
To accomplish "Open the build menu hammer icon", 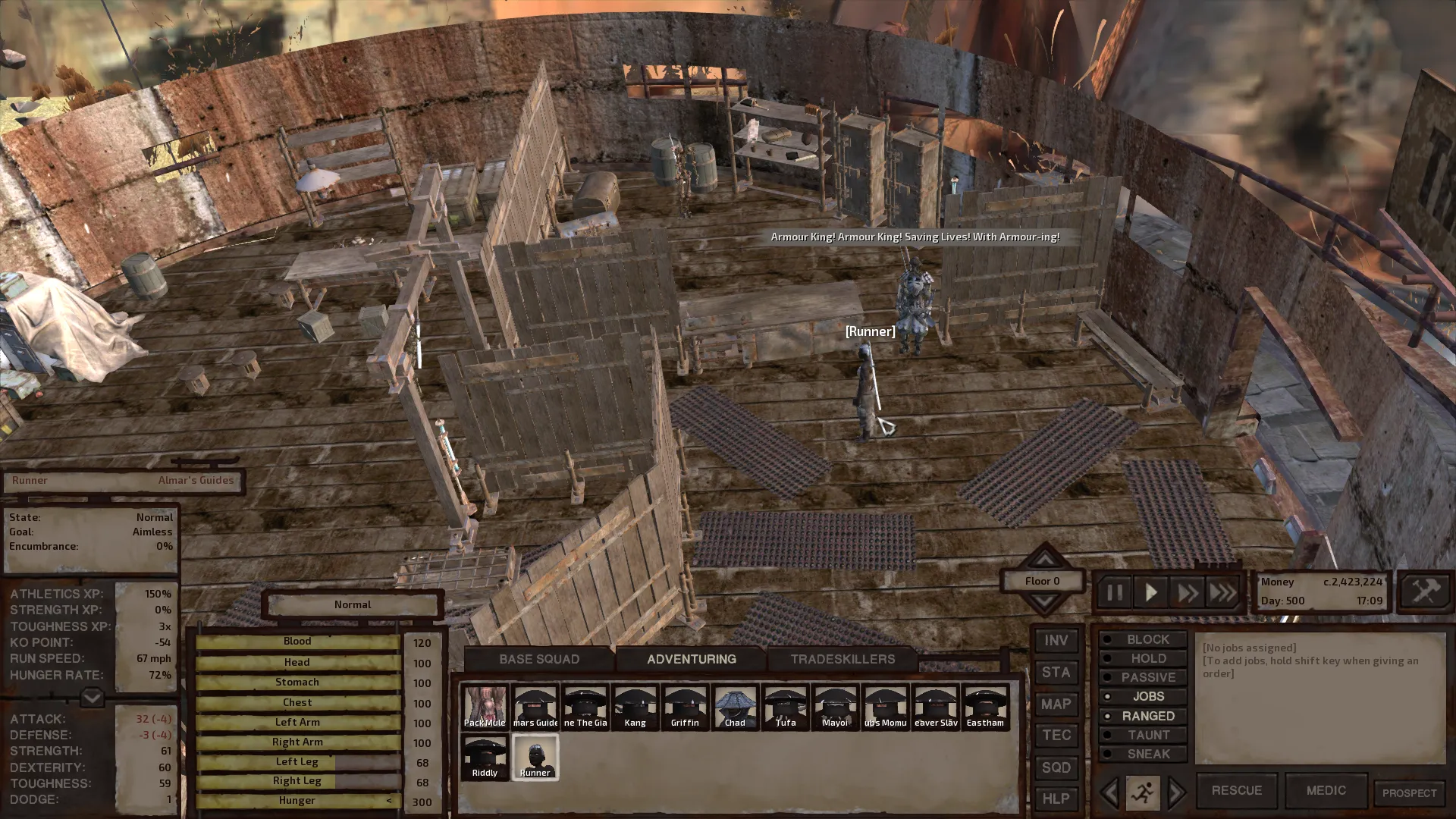I will coord(1424,591).
